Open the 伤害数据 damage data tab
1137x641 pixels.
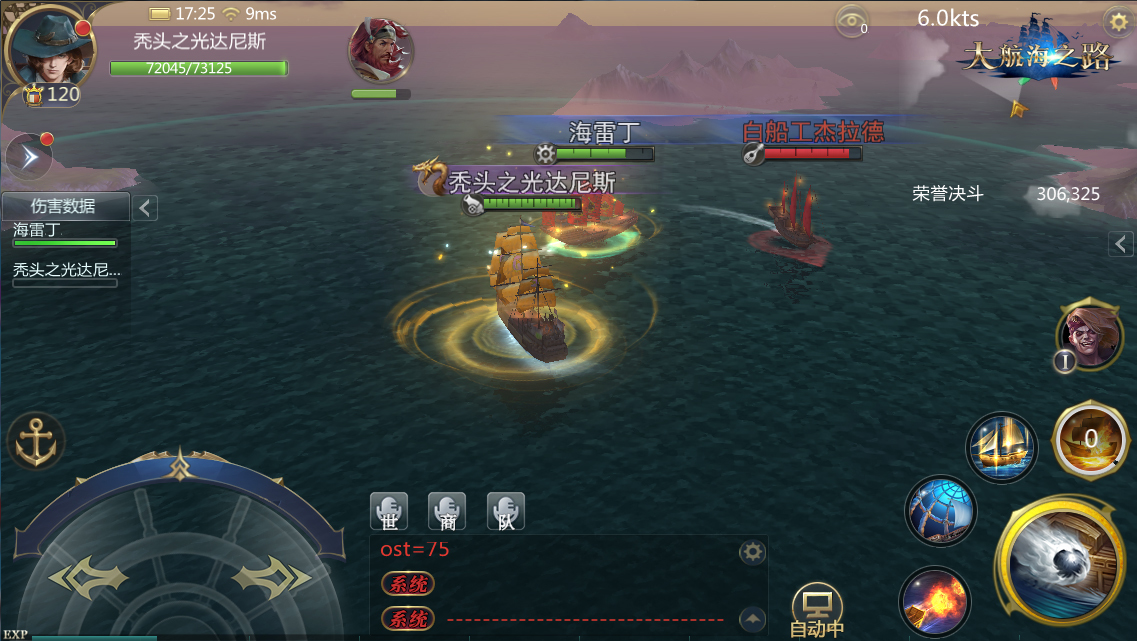[64, 207]
